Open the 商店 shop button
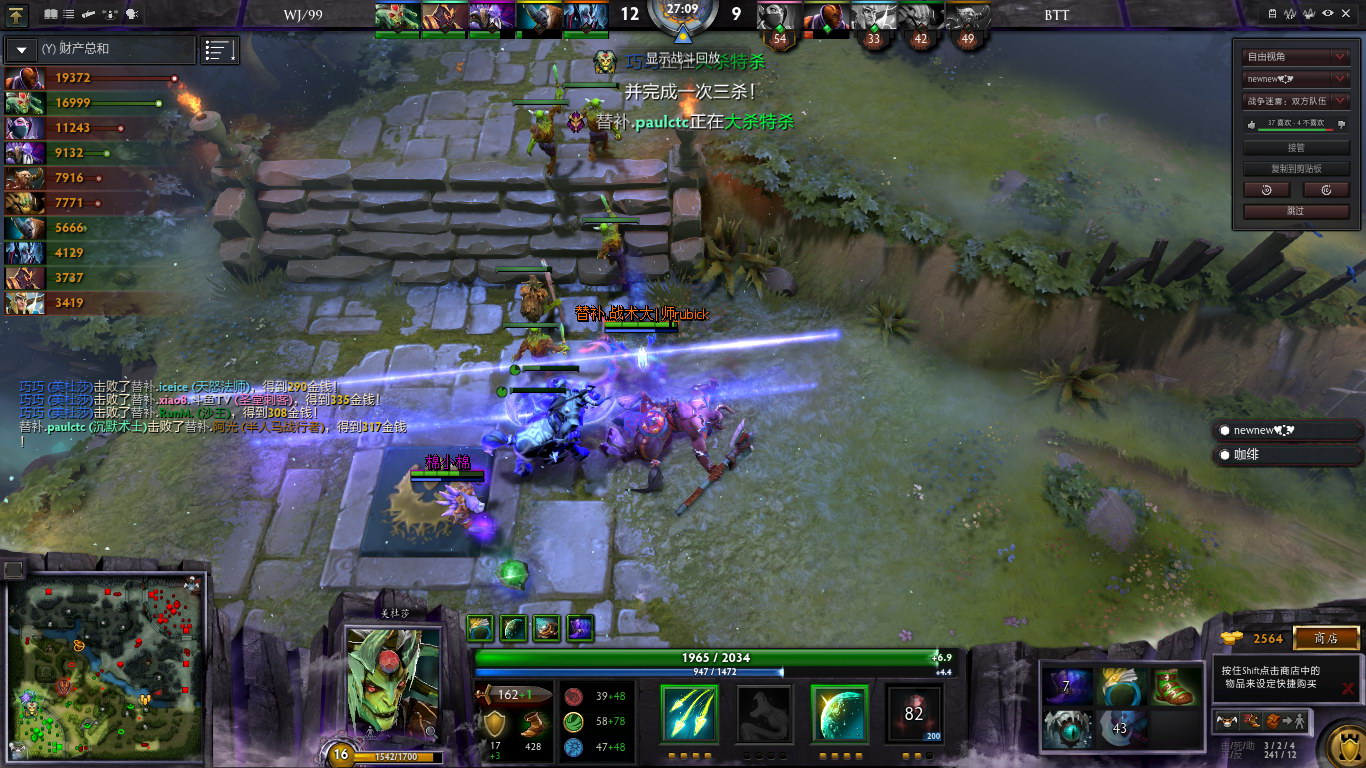The width and height of the screenshot is (1366, 768). click(1326, 638)
